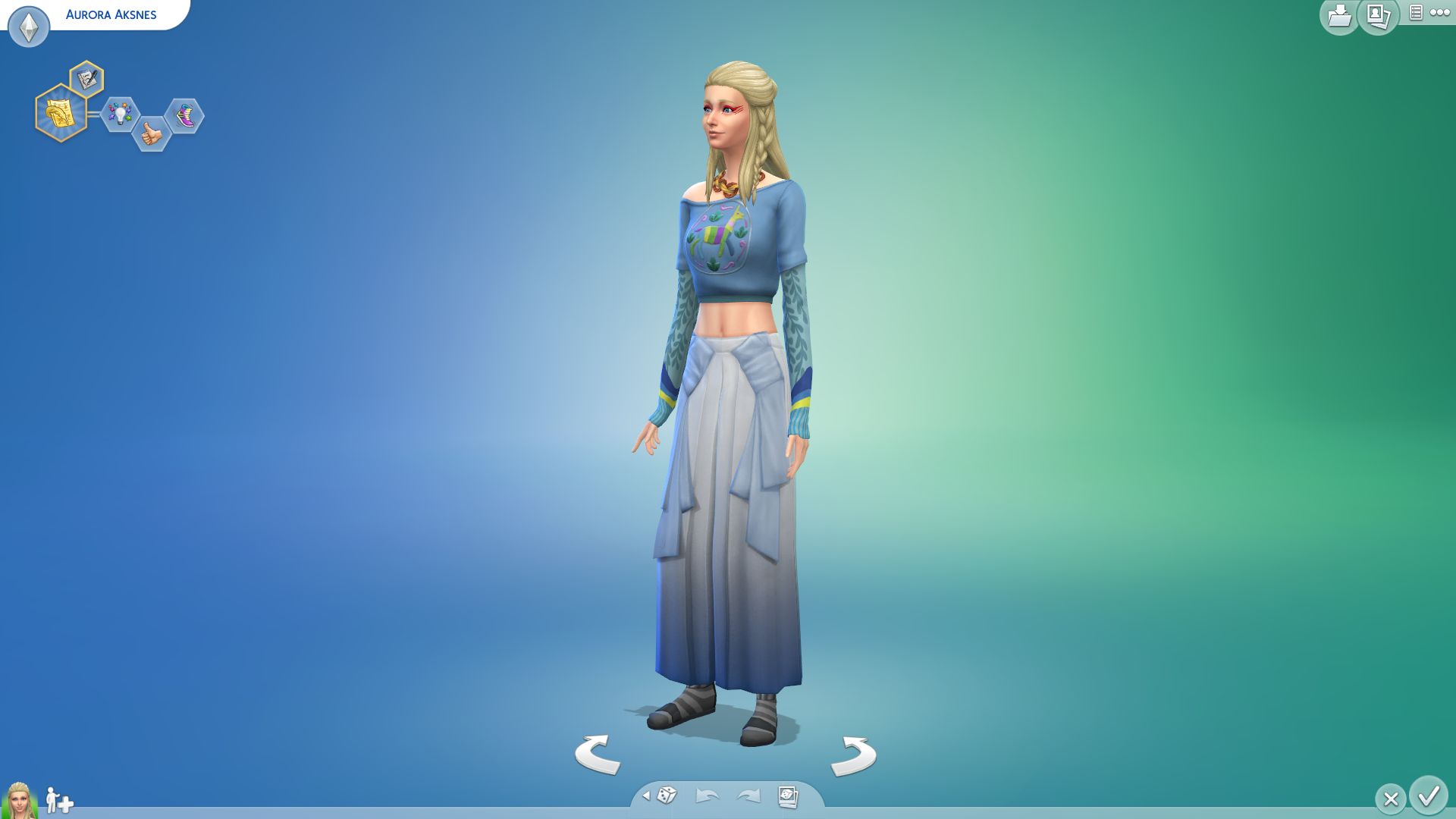Image resolution: width=1456 pixels, height=819 pixels.
Task: Save this Sim to your library
Action: (x=1339, y=15)
